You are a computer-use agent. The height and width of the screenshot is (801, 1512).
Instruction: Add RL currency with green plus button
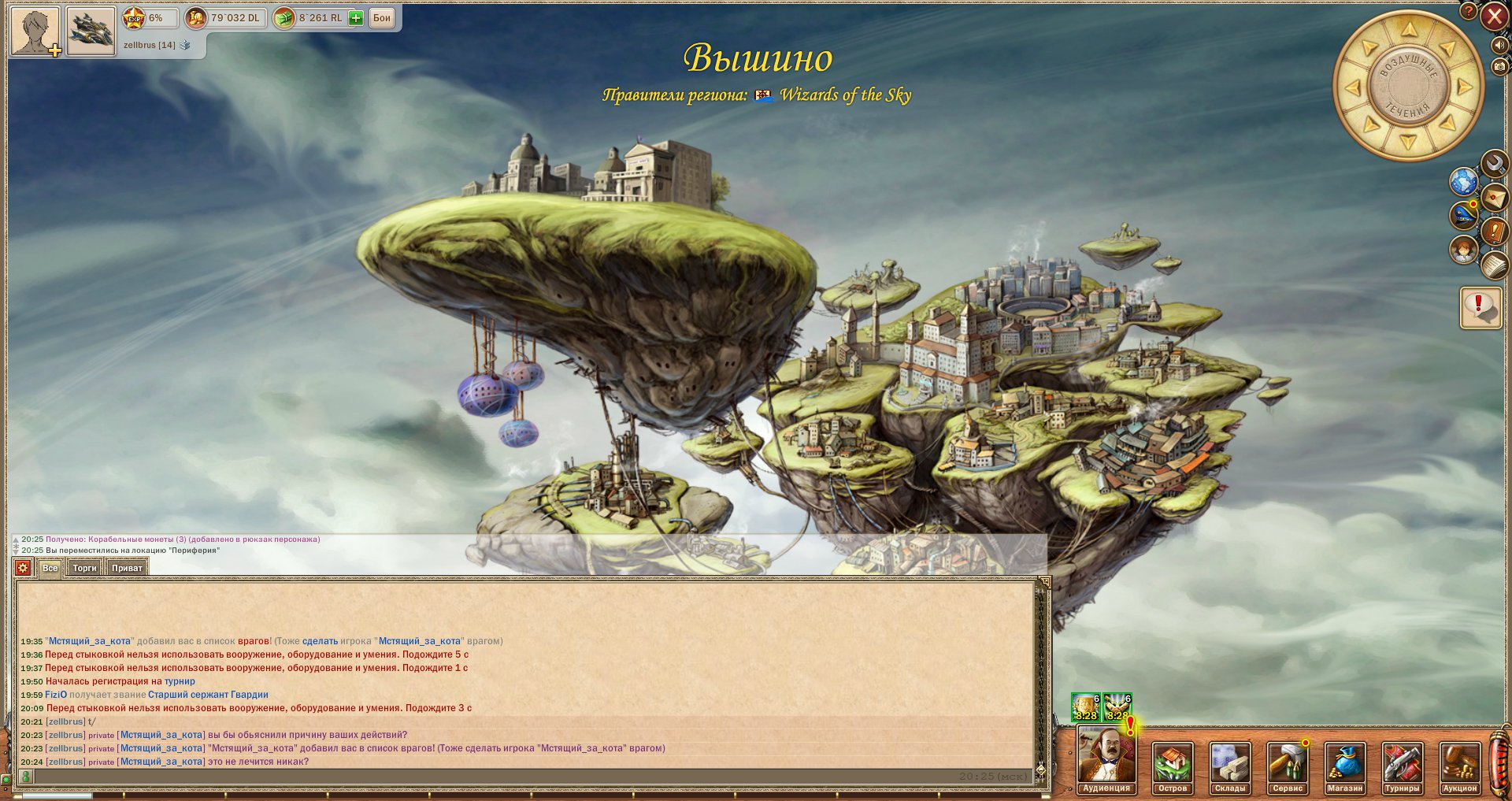pyautogui.click(x=356, y=18)
